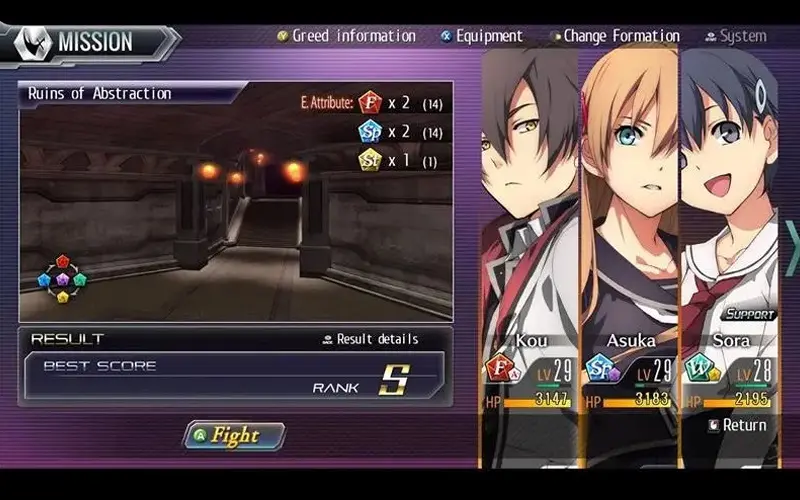Go back with the Return option
The image size is (800, 500).
pos(737,425)
